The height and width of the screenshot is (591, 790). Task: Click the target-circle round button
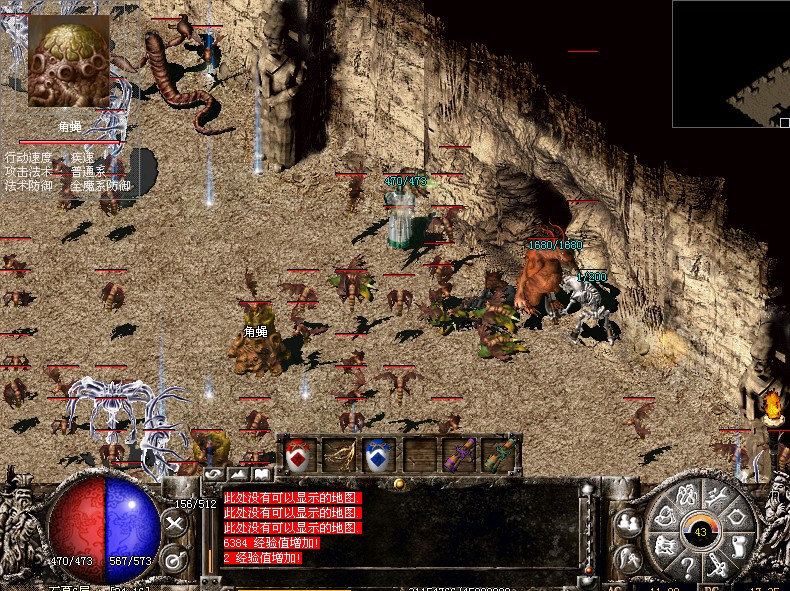175,557
